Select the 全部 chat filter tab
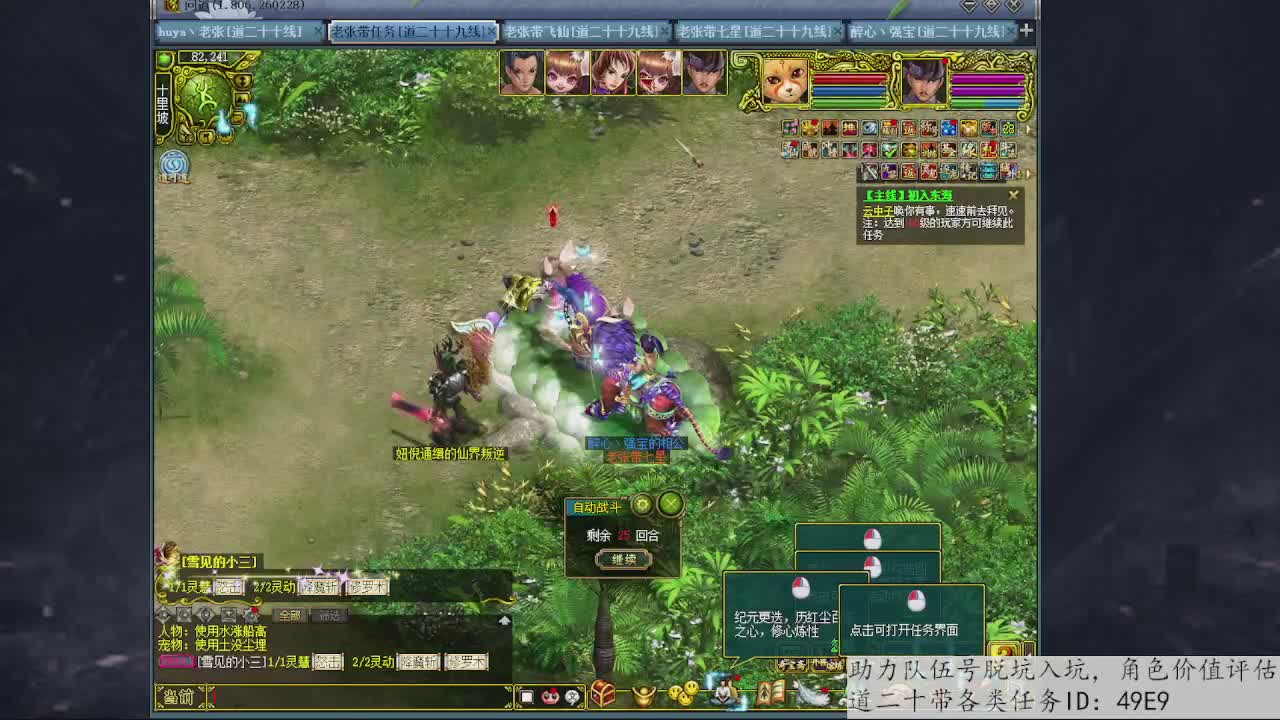1280x720 pixels. click(x=290, y=615)
